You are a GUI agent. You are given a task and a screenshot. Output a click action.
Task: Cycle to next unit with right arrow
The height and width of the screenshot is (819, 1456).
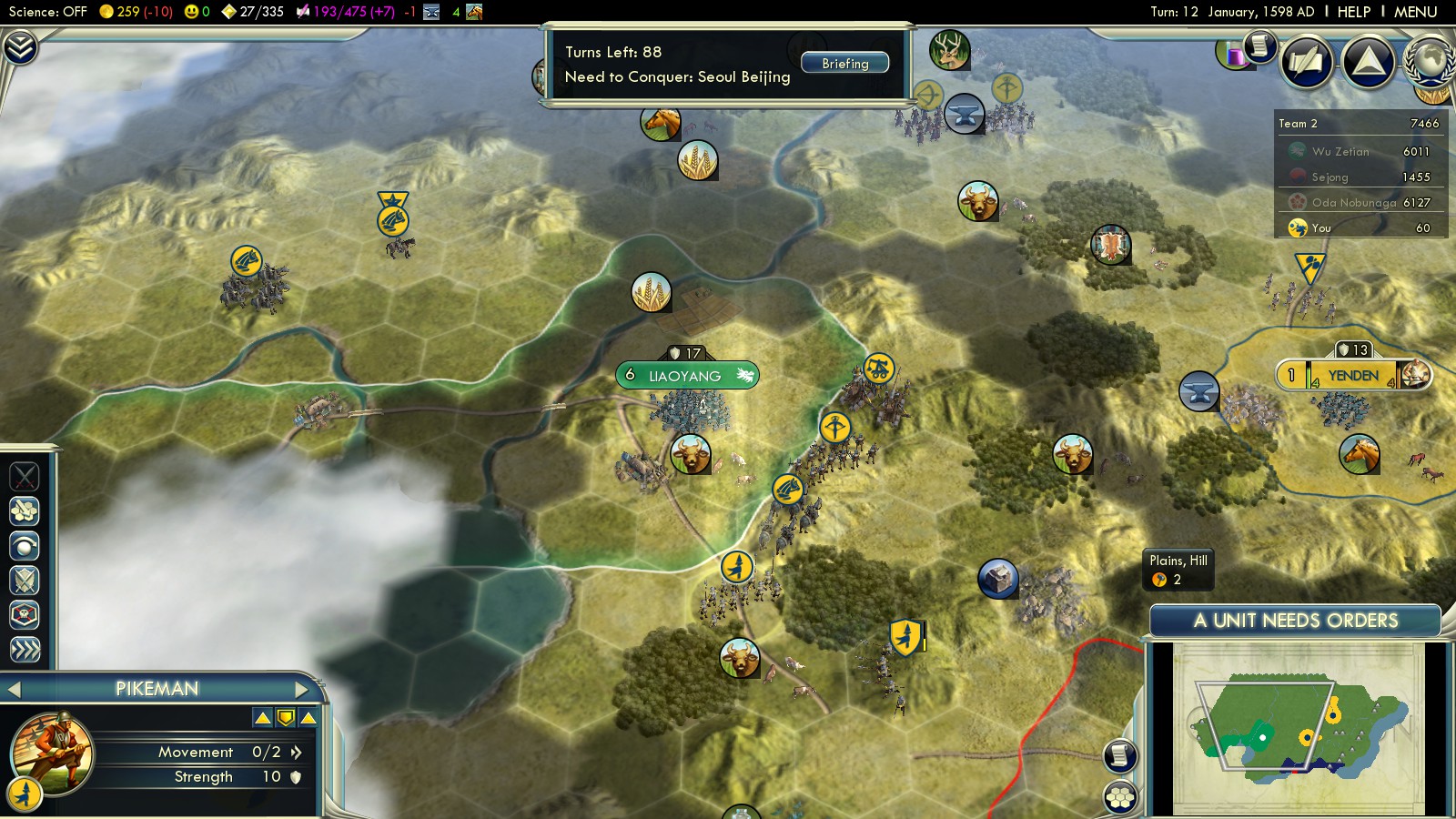click(x=301, y=689)
